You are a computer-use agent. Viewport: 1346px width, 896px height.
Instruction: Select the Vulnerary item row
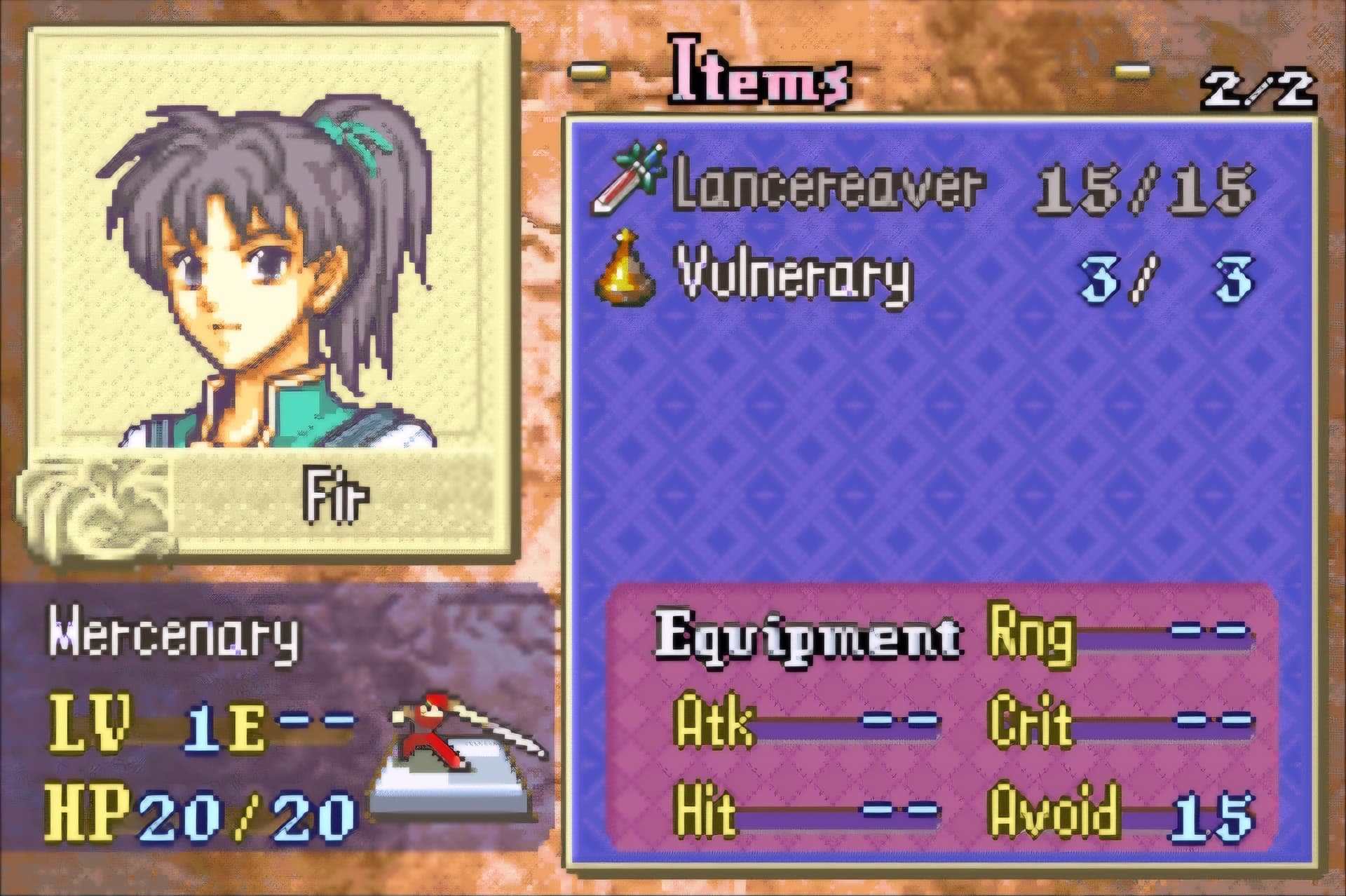pyautogui.click(x=792, y=278)
